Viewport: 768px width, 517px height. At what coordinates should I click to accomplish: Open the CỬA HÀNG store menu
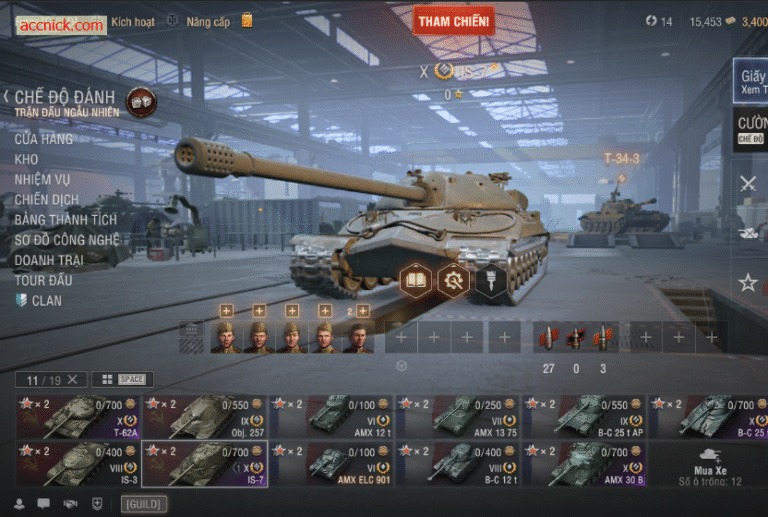[x=43, y=139]
